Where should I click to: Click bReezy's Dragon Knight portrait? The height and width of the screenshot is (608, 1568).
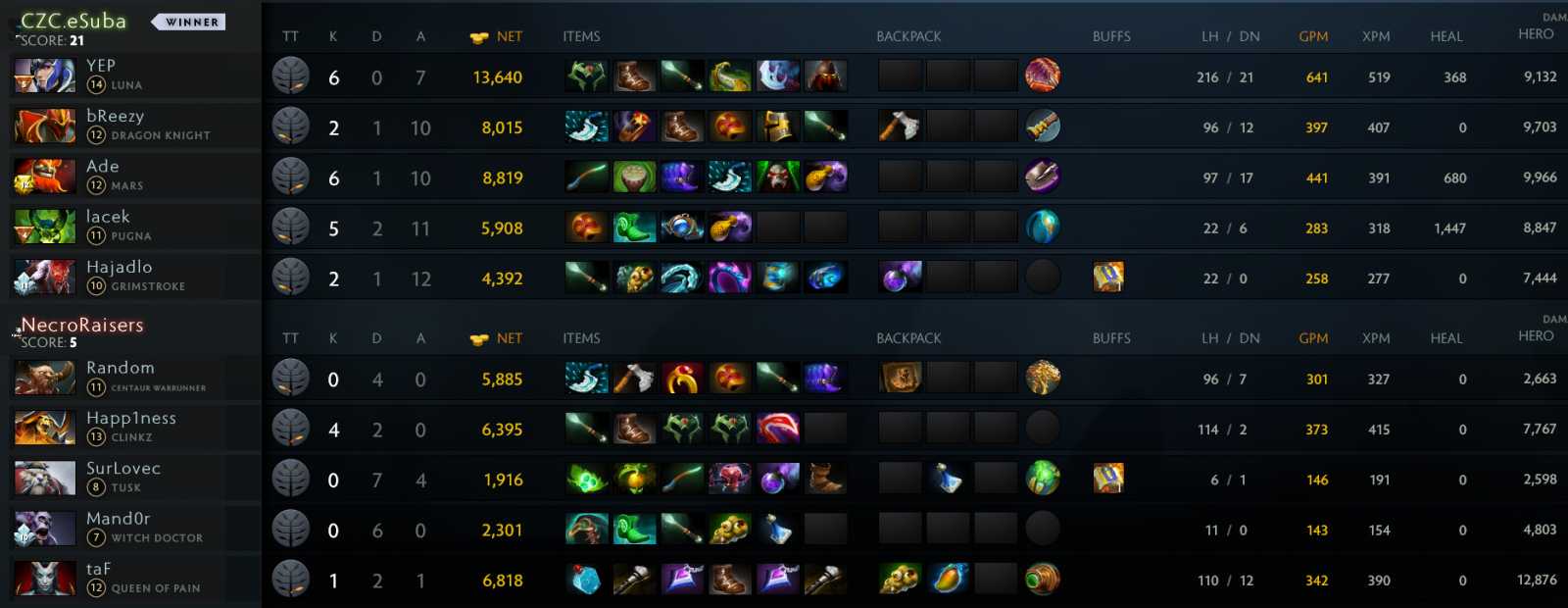(44, 127)
